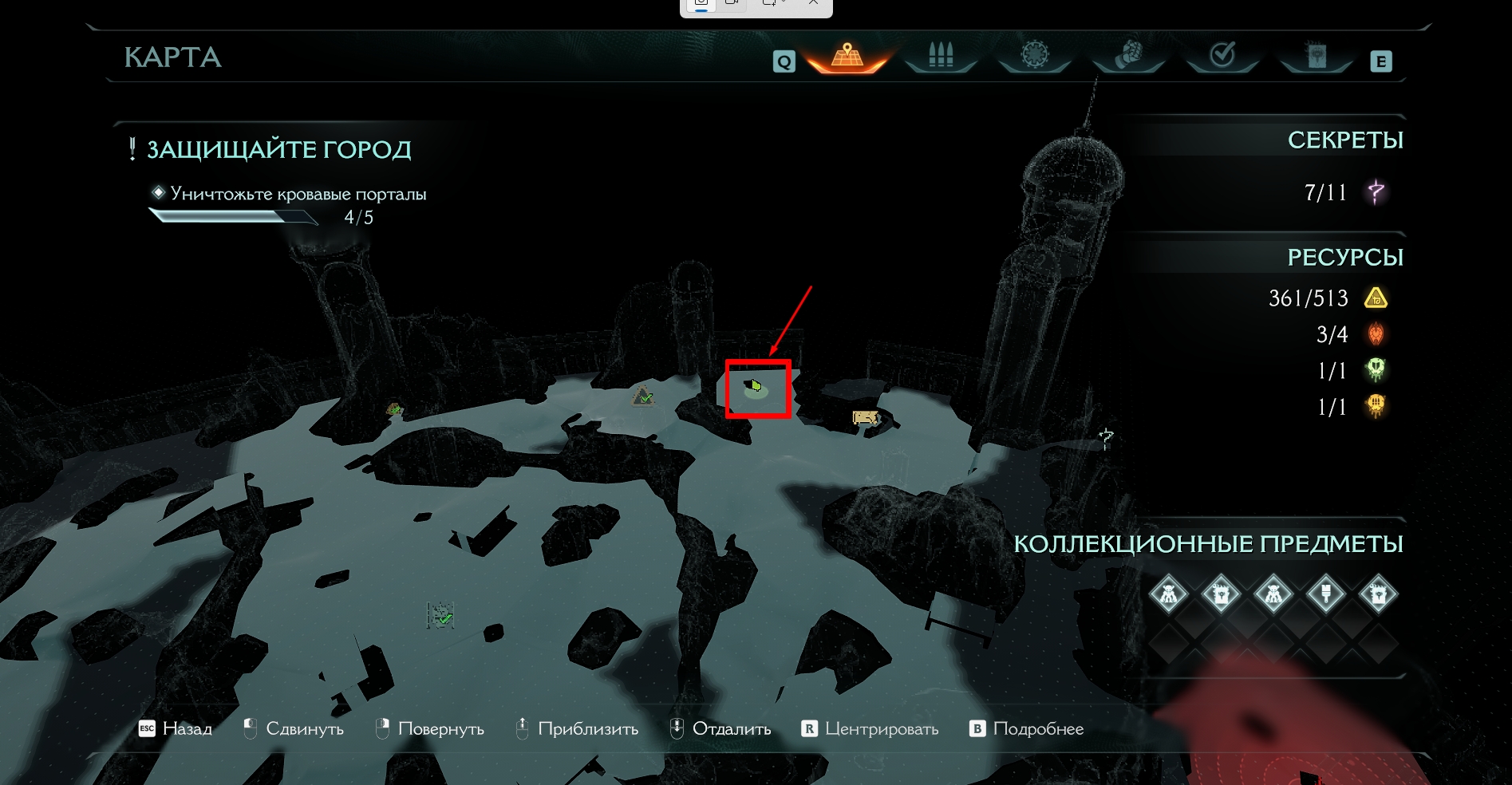Select the green player arrow marker on the map
This screenshot has height=785, width=1512.
pos(755,387)
